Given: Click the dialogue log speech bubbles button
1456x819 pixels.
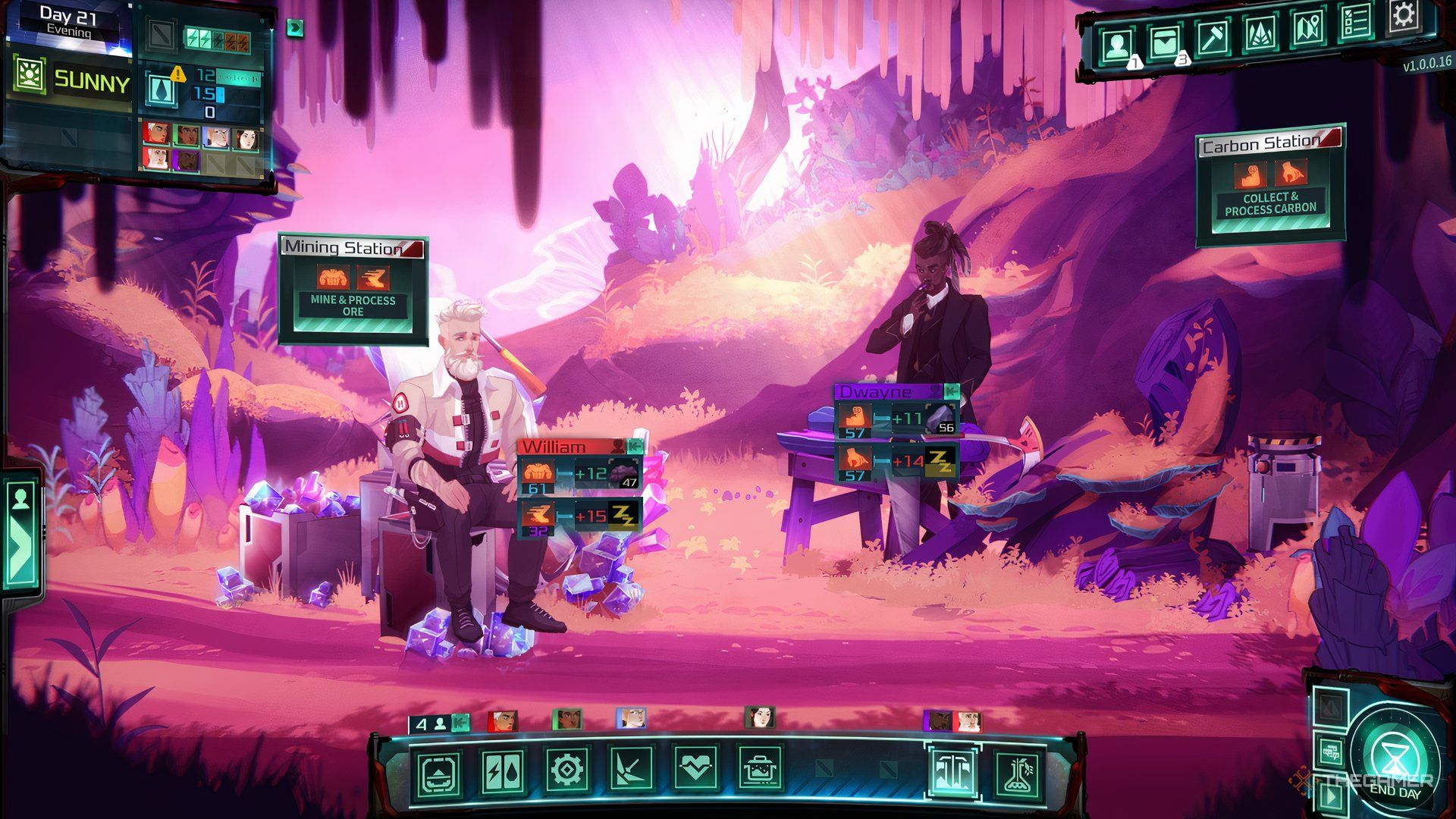Looking at the screenshot, I should (1330, 753).
